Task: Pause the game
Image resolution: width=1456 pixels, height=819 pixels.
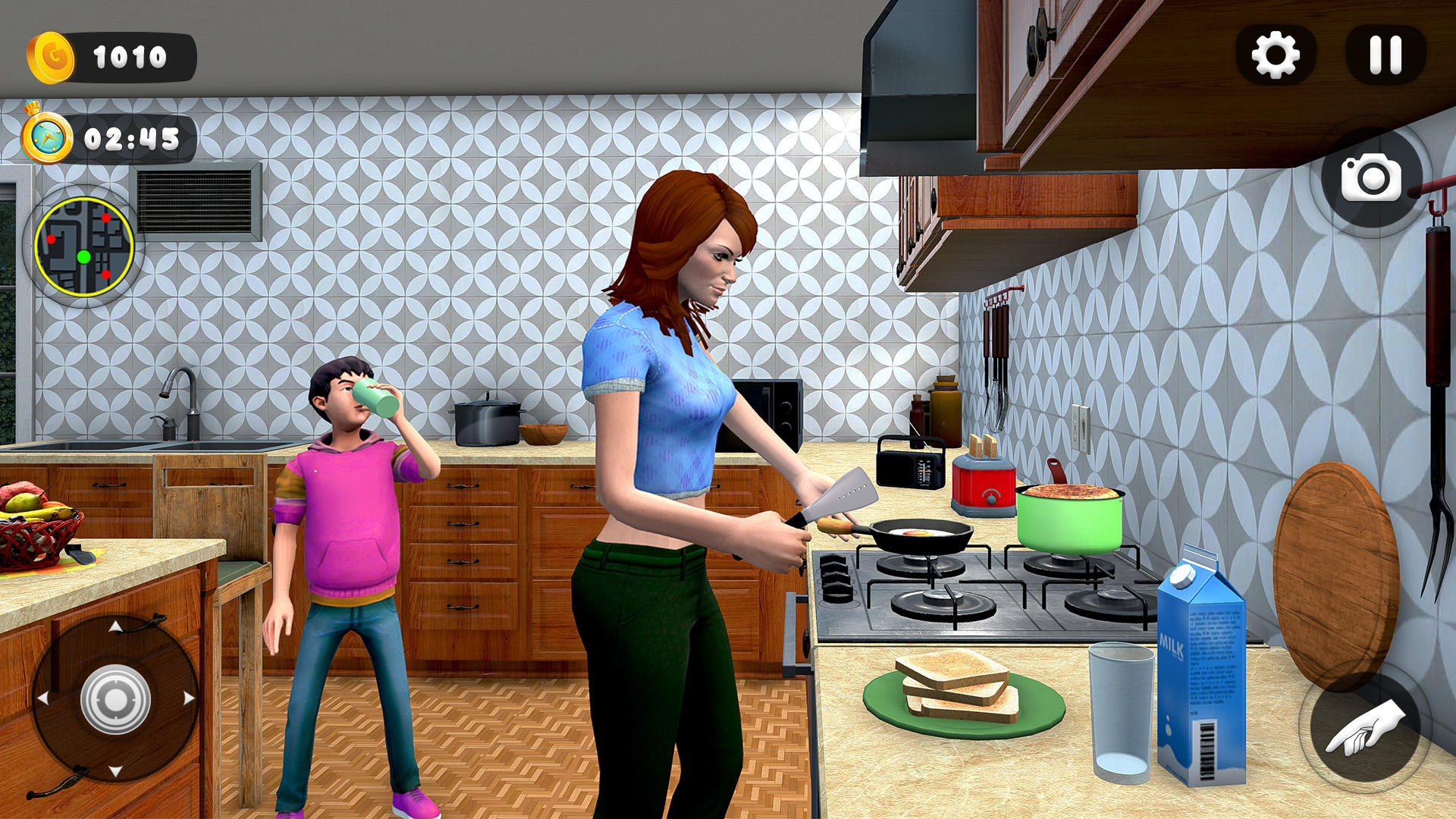Action: (1385, 53)
